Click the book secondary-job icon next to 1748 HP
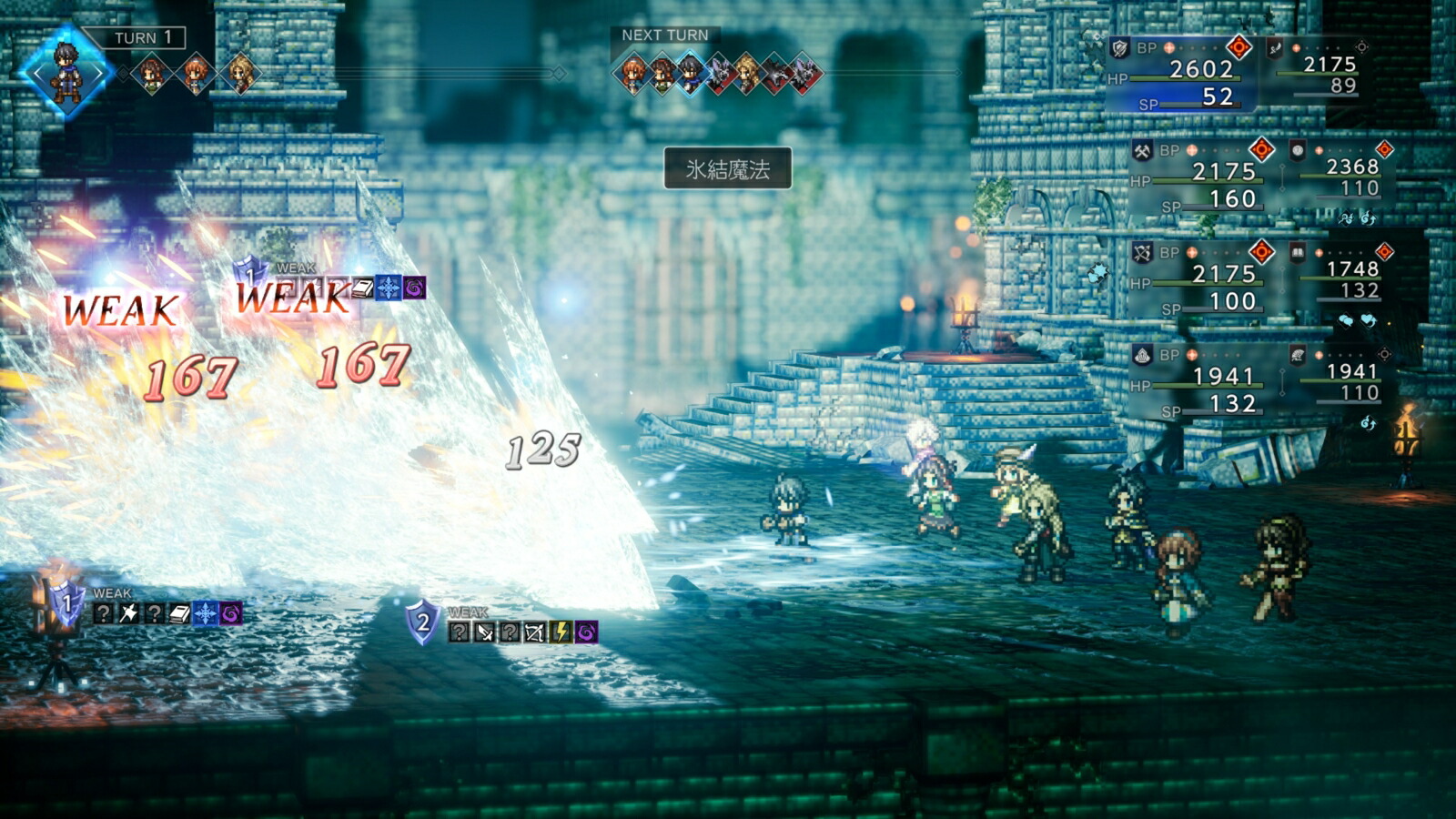This screenshot has width=1456, height=819. point(1297,252)
